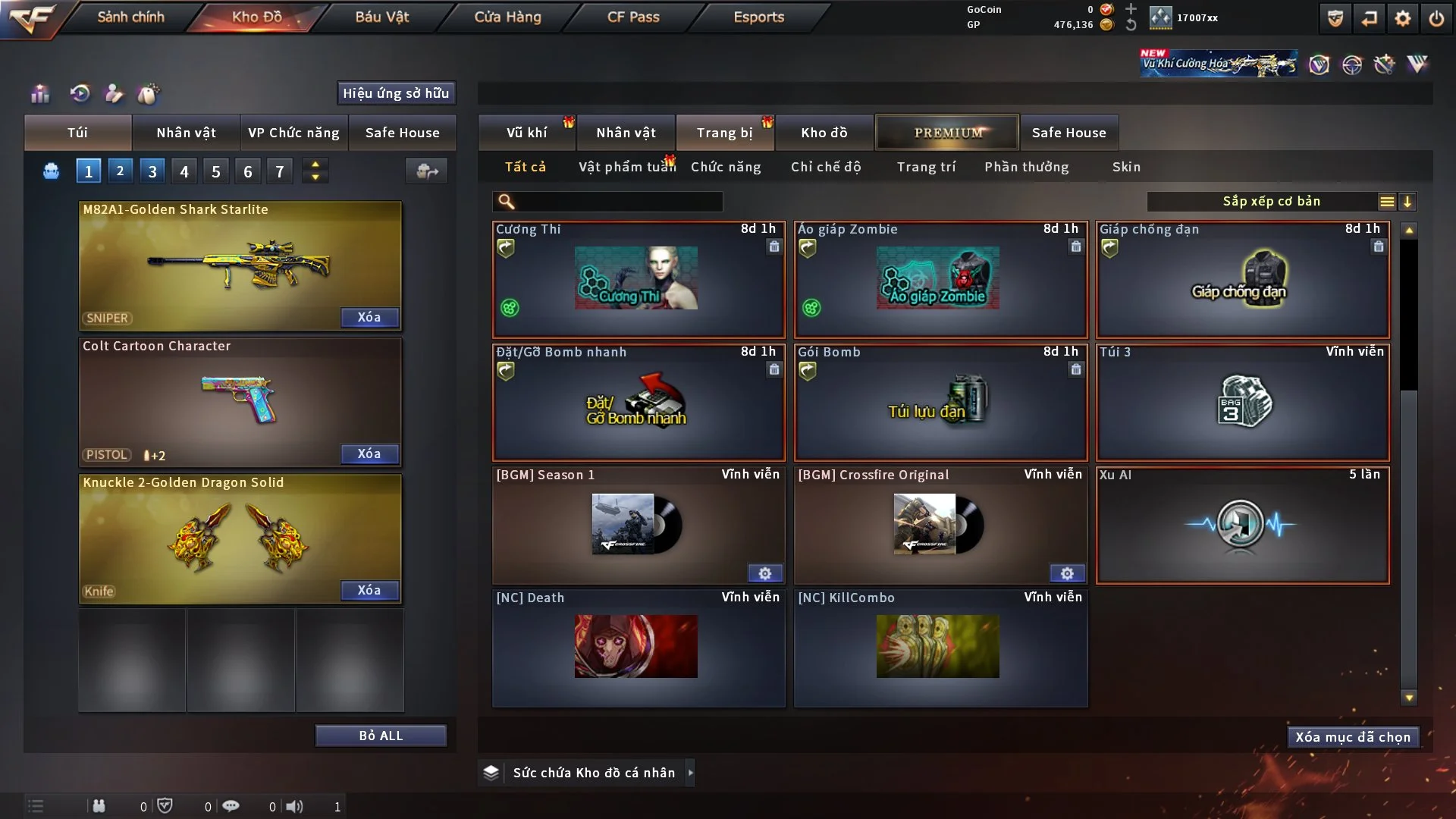Open the settings gear icon
The image size is (1456, 819).
(x=1403, y=18)
